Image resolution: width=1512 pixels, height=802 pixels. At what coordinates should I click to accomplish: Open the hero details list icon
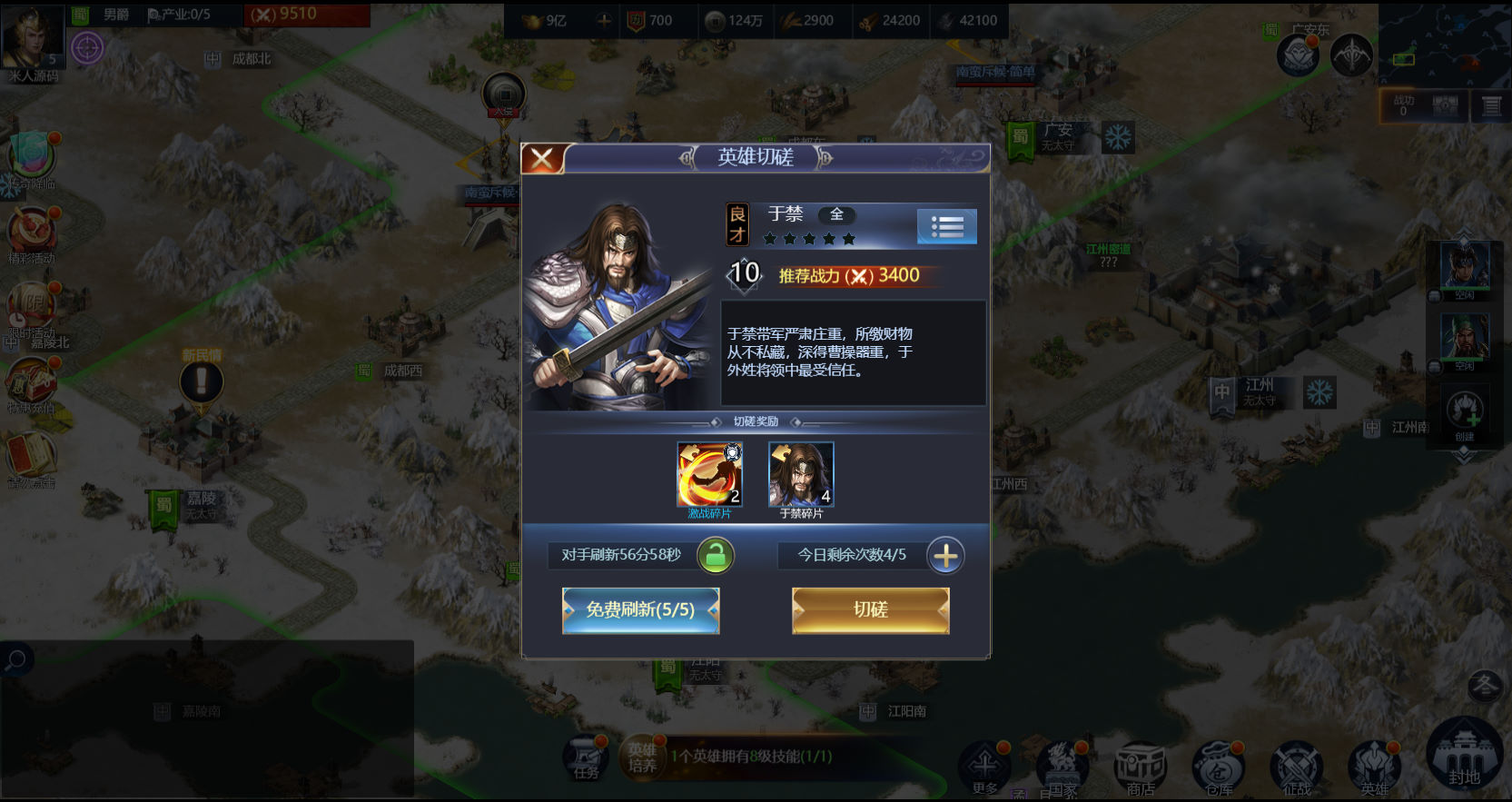[x=946, y=227]
